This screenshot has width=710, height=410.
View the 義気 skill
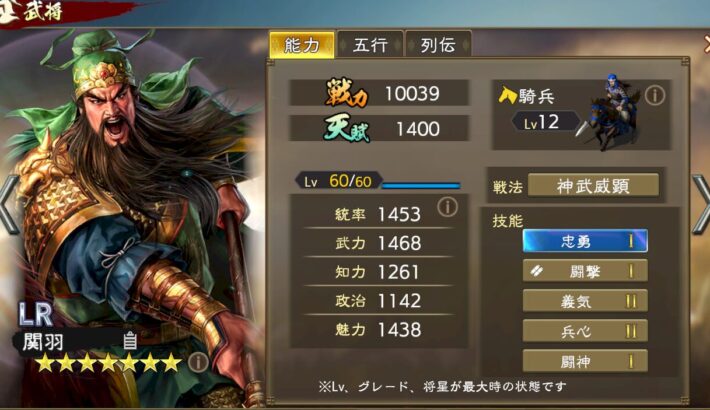point(585,301)
